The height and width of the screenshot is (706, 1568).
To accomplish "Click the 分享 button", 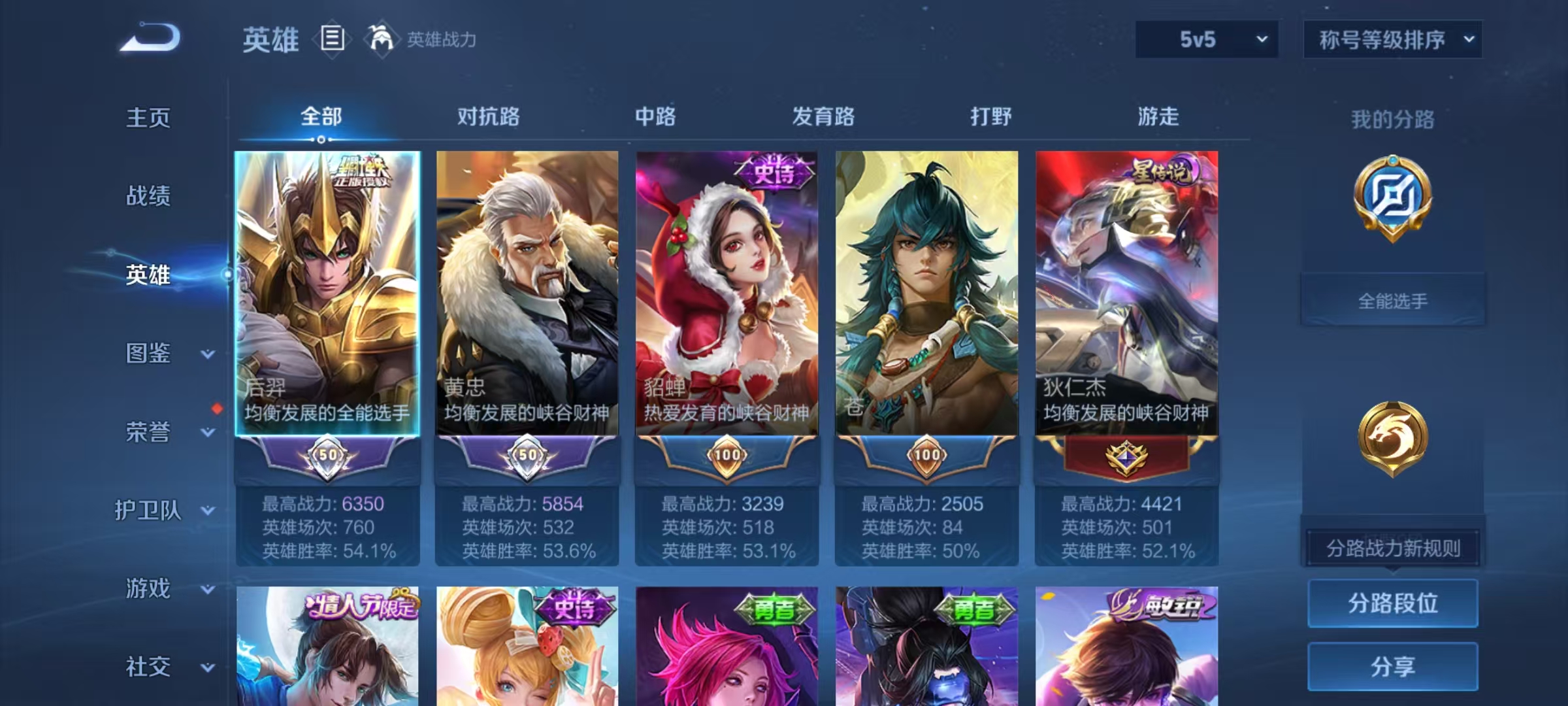I will (1392, 665).
